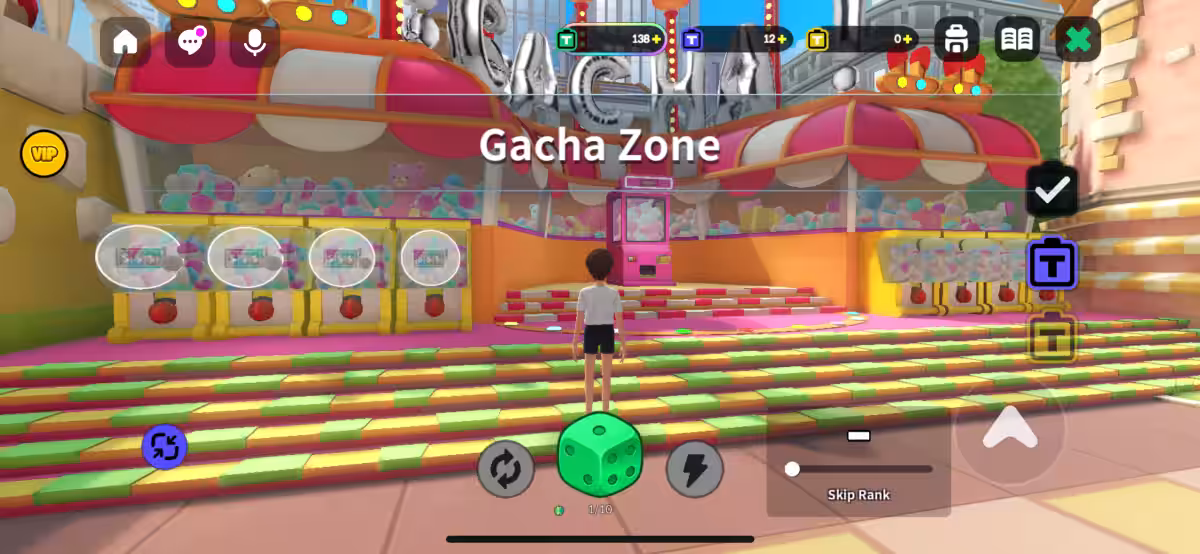Choose the purple T ticket button
1200x554 pixels.
point(1052,264)
